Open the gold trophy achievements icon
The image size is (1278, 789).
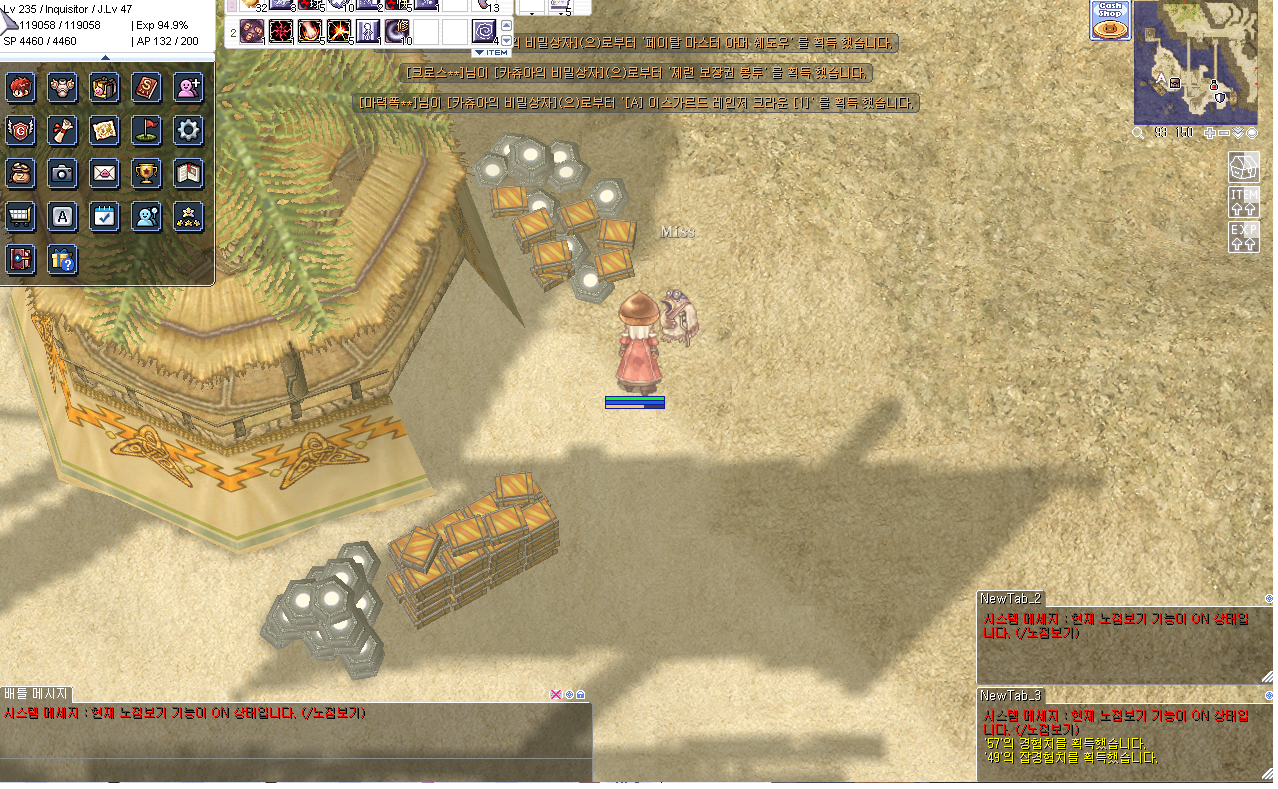pos(146,173)
